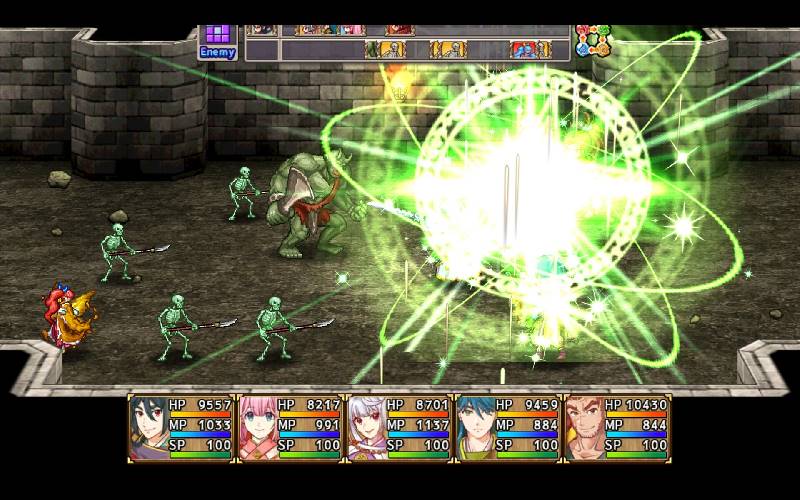Open the purple Enemy formation grid
The height and width of the screenshot is (500, 800).
pos(217,40)
